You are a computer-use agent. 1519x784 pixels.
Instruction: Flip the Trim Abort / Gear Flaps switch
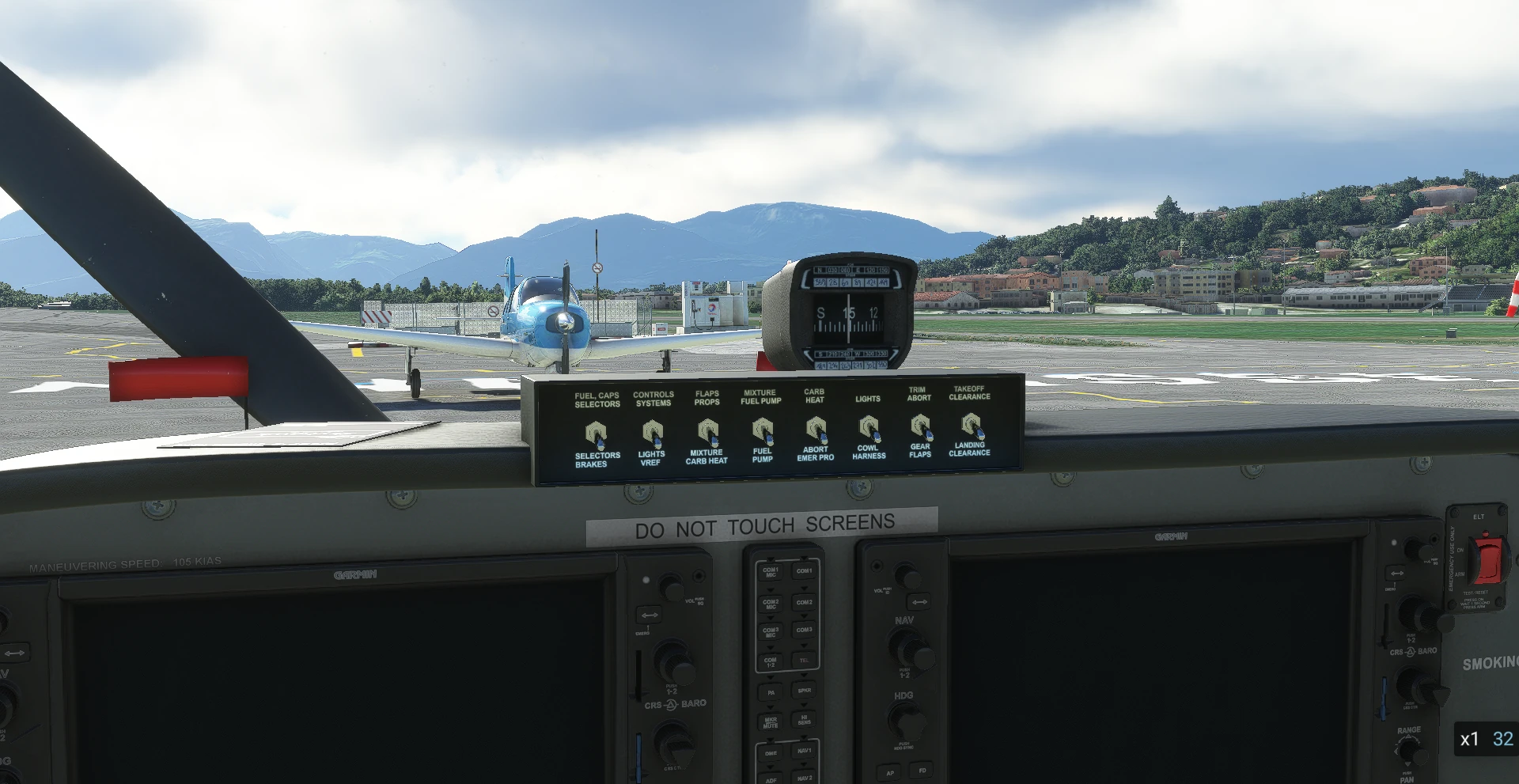[x=920, y=426]
